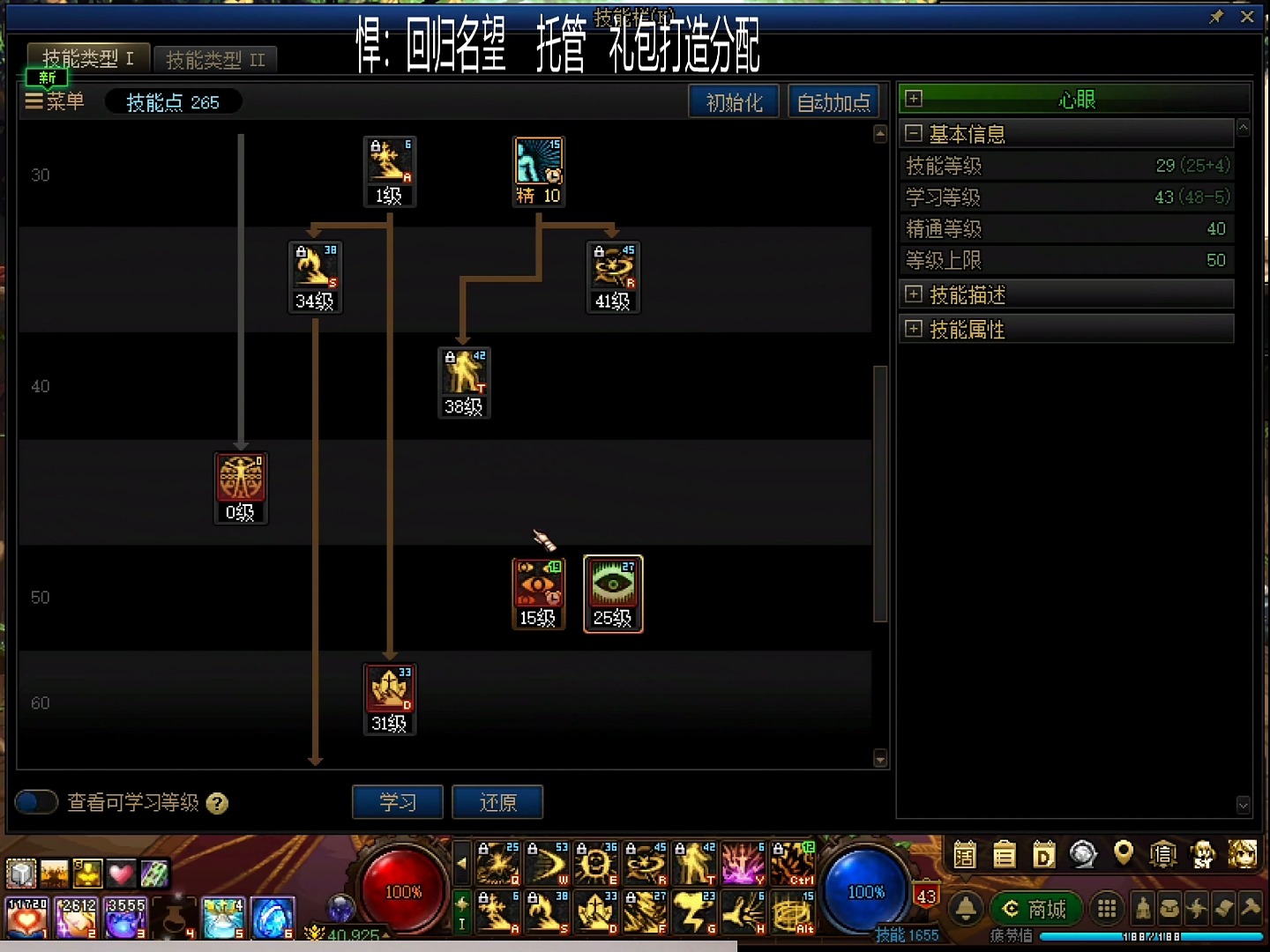Switch to 技能类型 II tab
The width and height of the screenshot is (1270, 952).
[215, 60]
